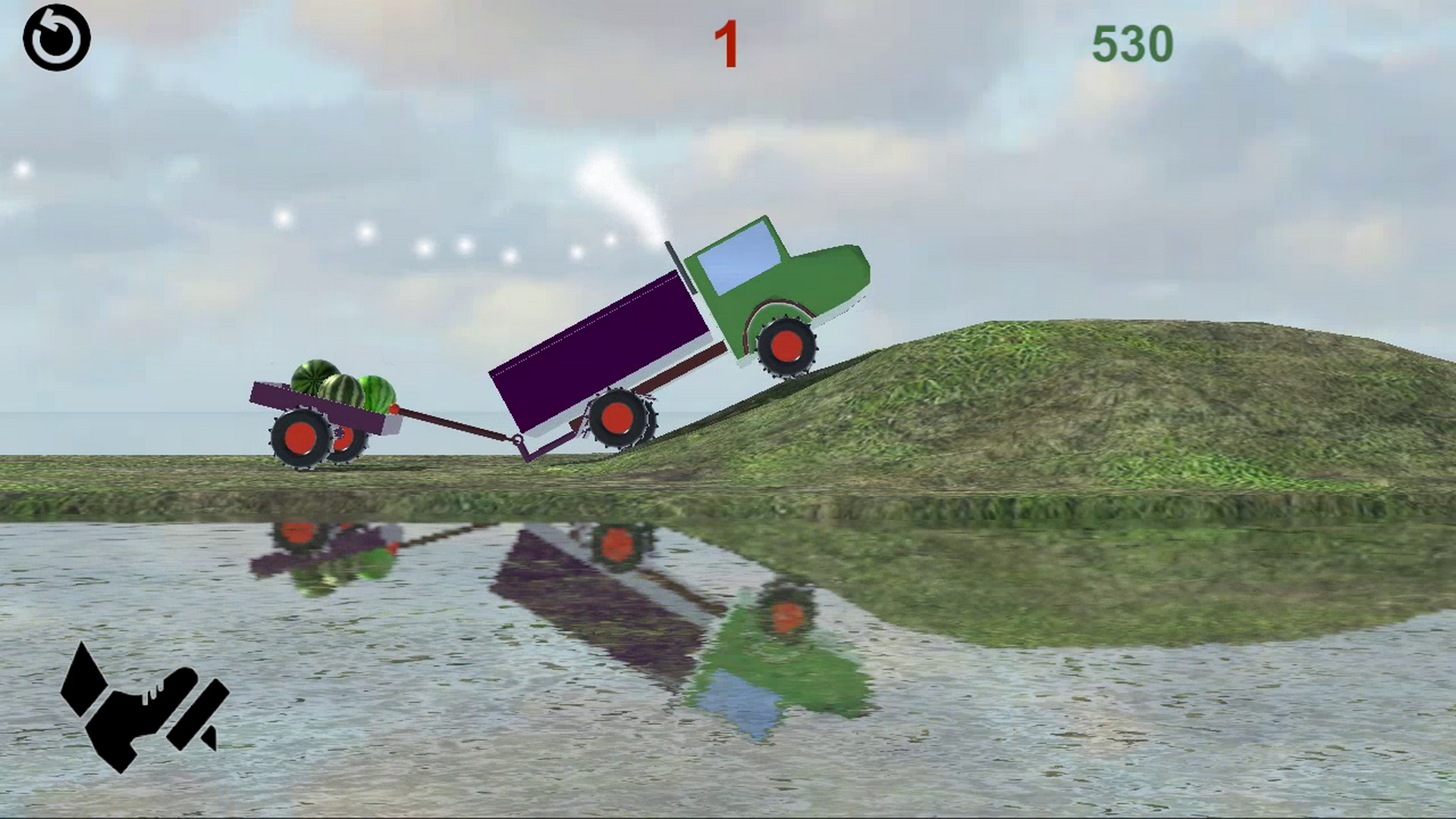This screenshot has width=1456, height=819.
Task: Click the restart arrow to reset the truck
Action: point(57,36)
